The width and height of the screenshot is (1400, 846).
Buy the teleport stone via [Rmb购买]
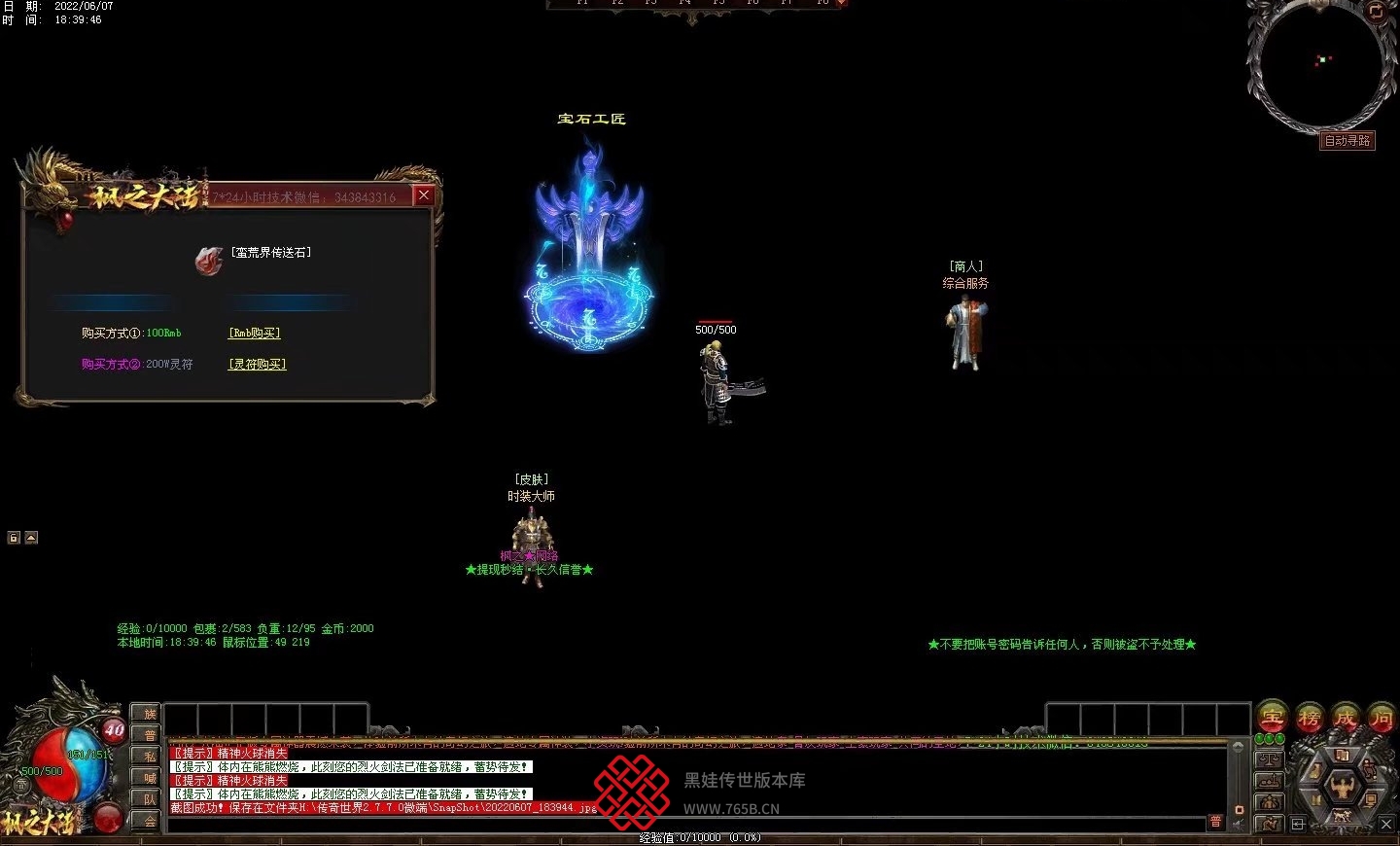(x=255, y=333)
